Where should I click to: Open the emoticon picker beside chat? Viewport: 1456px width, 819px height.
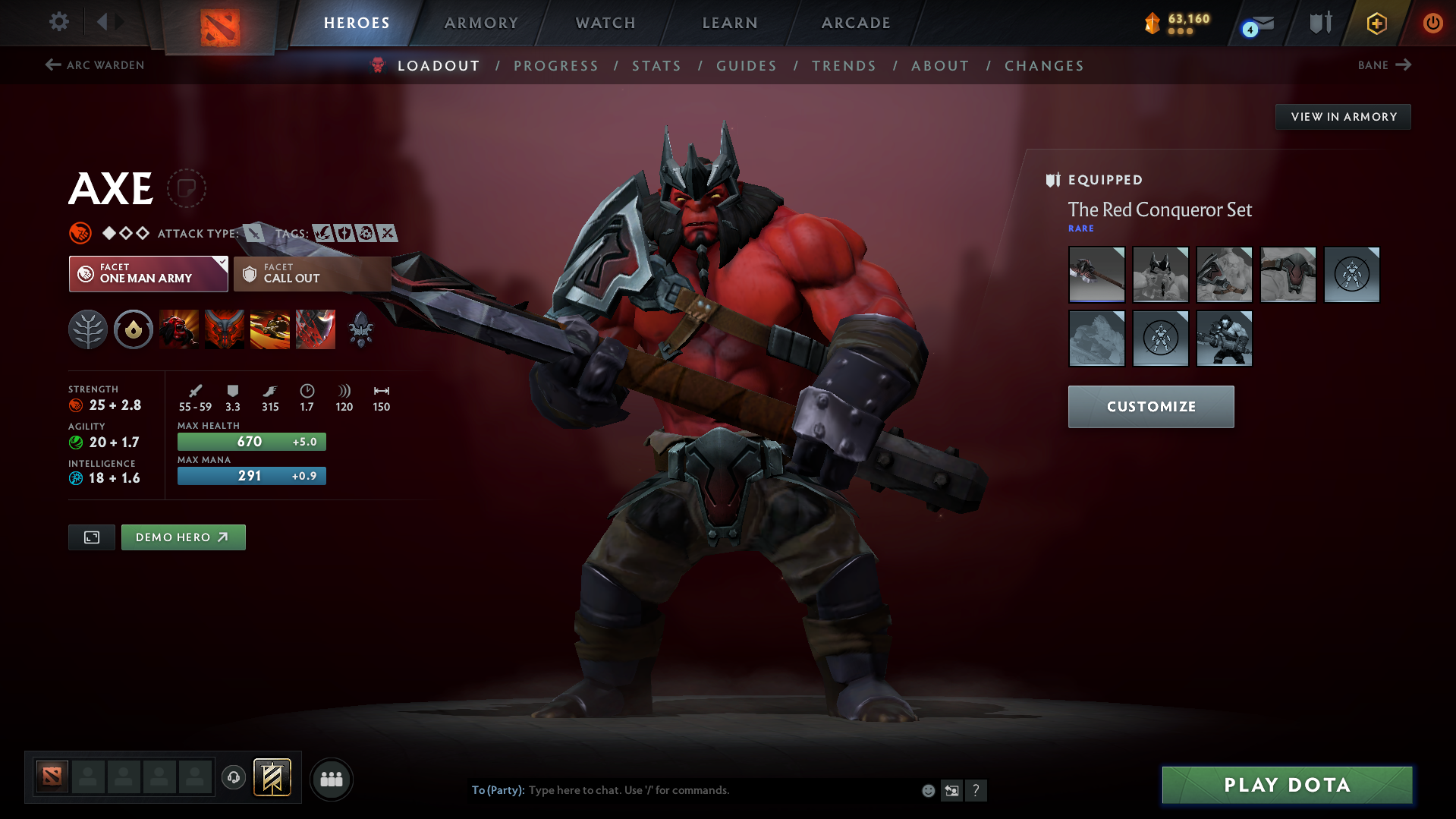[927, 790]
